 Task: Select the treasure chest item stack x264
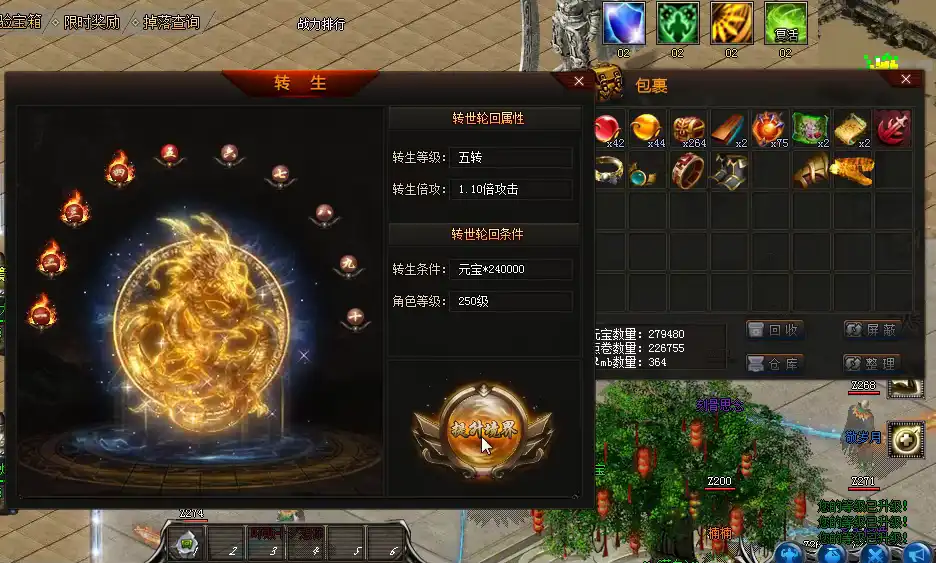(x=689, y=129)
